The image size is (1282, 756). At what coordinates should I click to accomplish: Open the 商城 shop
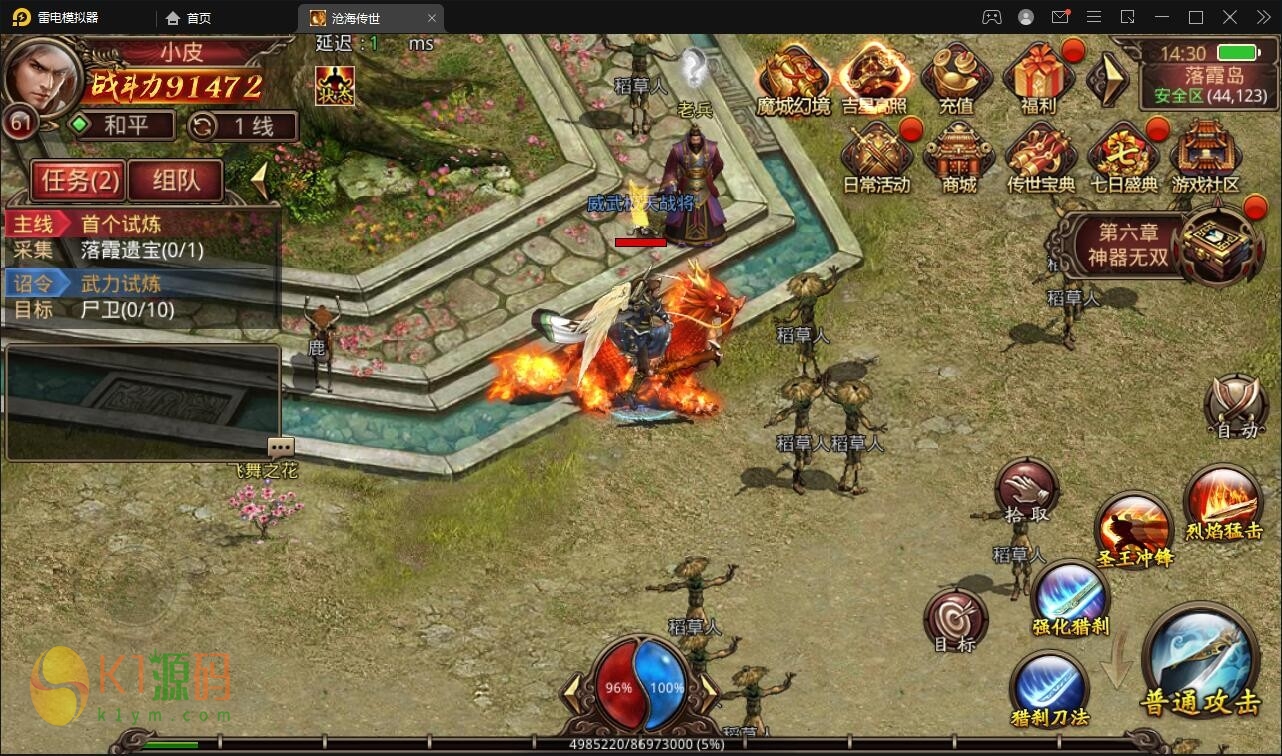coord(958,157)
